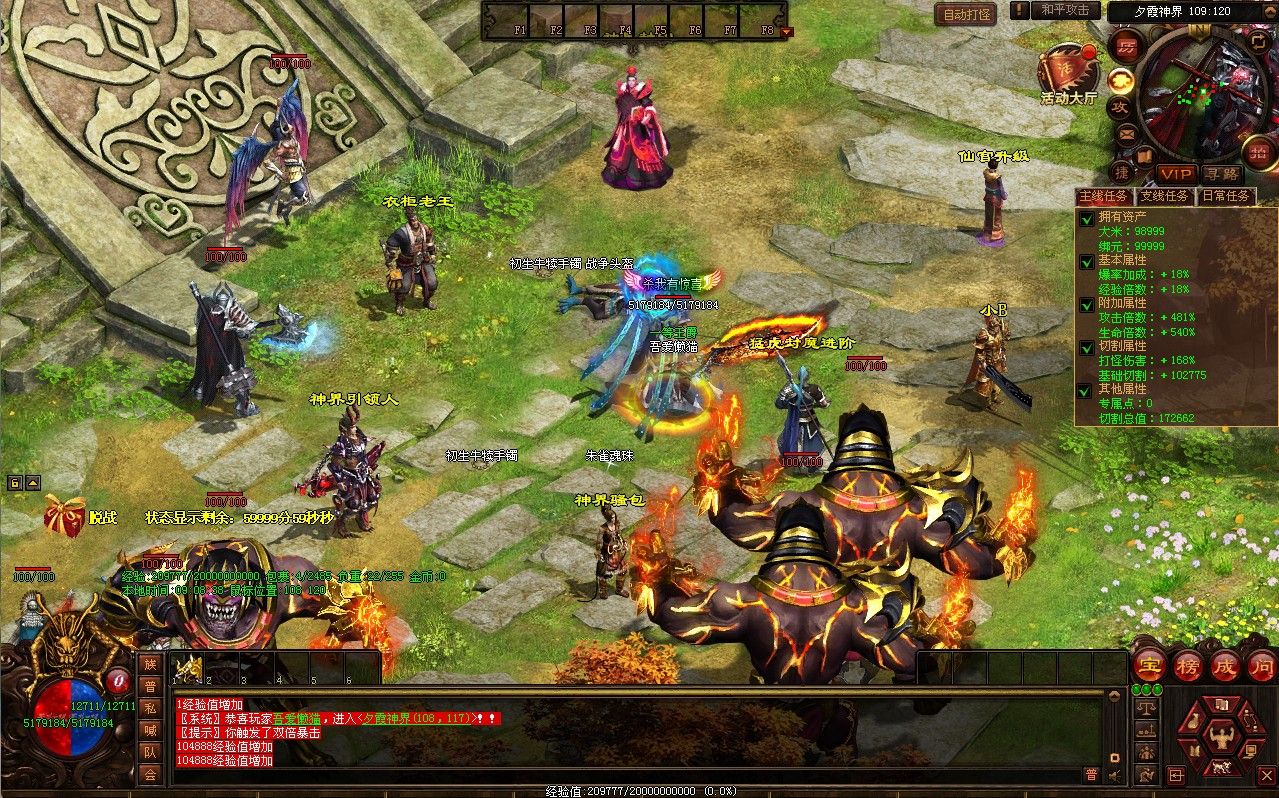Click the 寻路 pathfinding button
Image resolution: width=1279 pixels, height=798 pixels.
[1220, 174]
